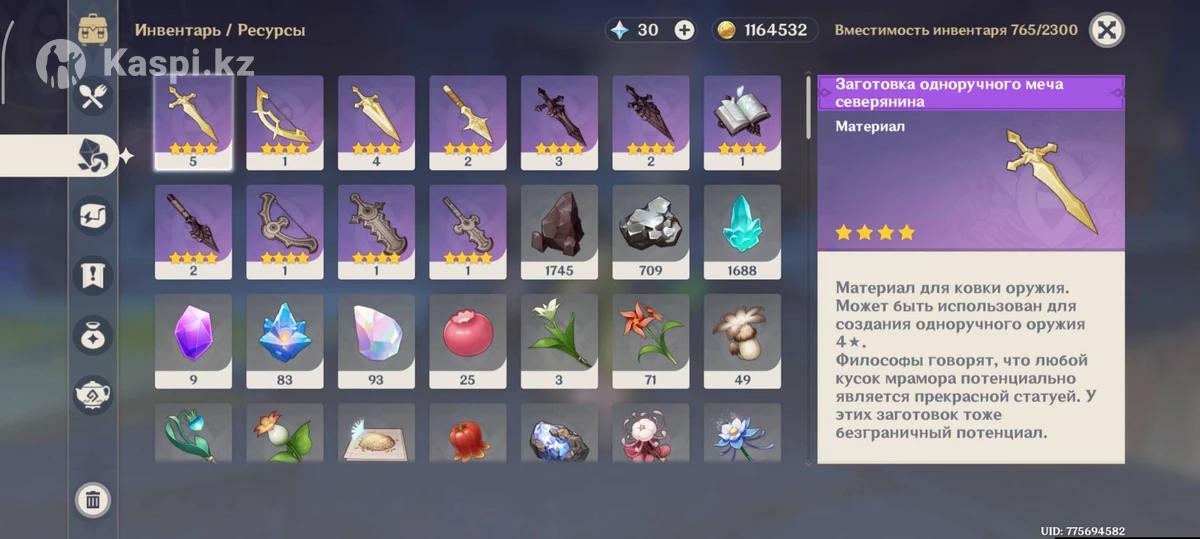
Task: Choose the red apple-like fruit stack of 25
Action: click(467, 340)
